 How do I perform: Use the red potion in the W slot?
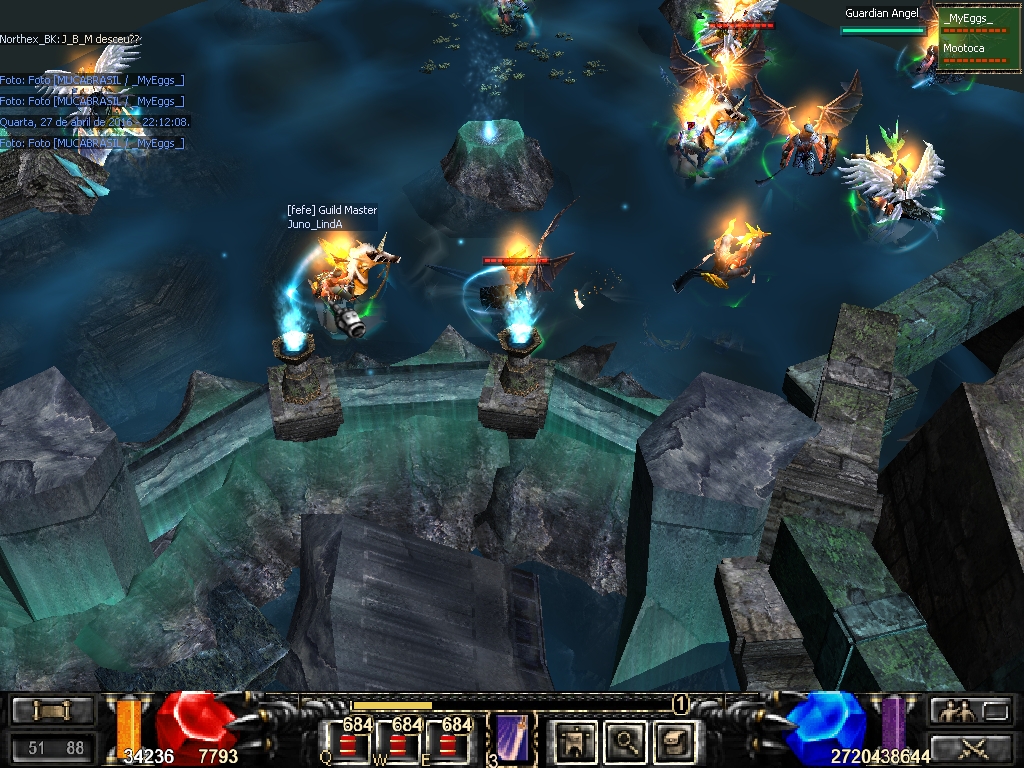[399, 744]
